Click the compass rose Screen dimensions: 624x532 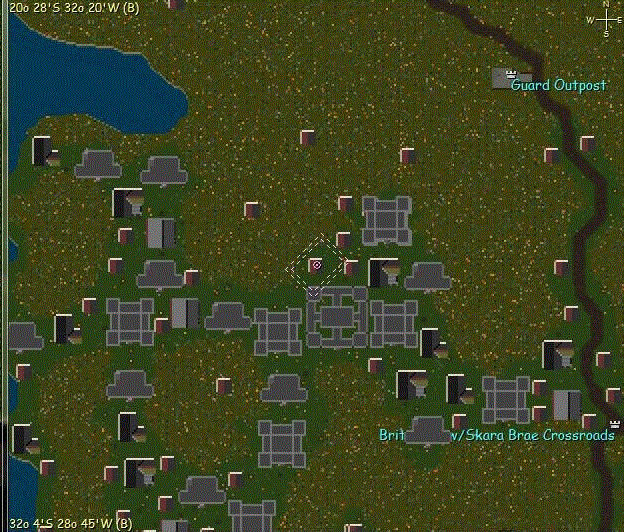(x=605, y=20)
